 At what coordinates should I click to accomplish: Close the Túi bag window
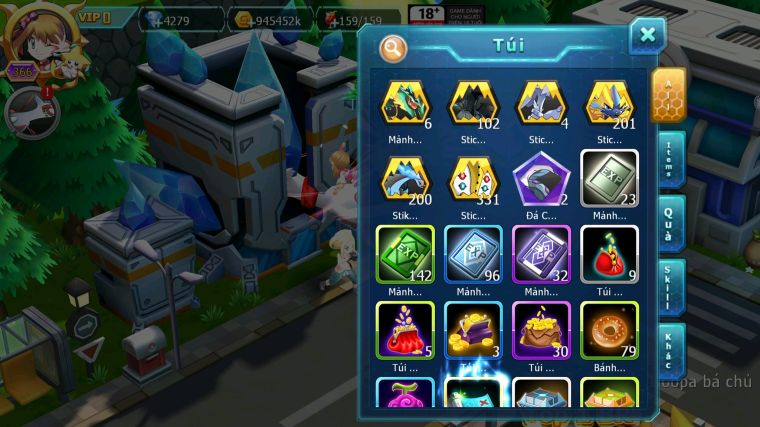647,36
